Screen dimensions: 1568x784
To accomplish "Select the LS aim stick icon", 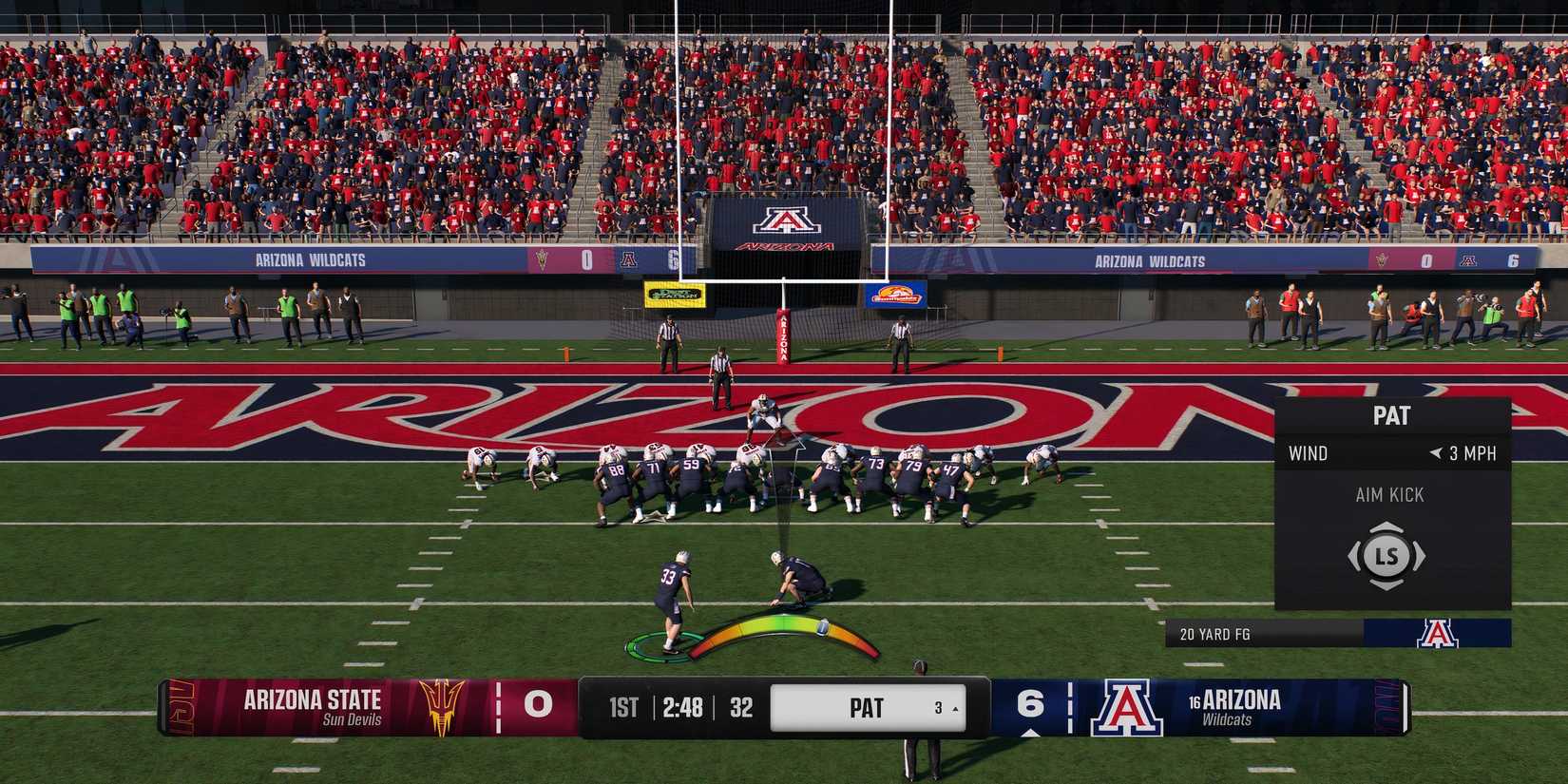I will point(1387,556).
